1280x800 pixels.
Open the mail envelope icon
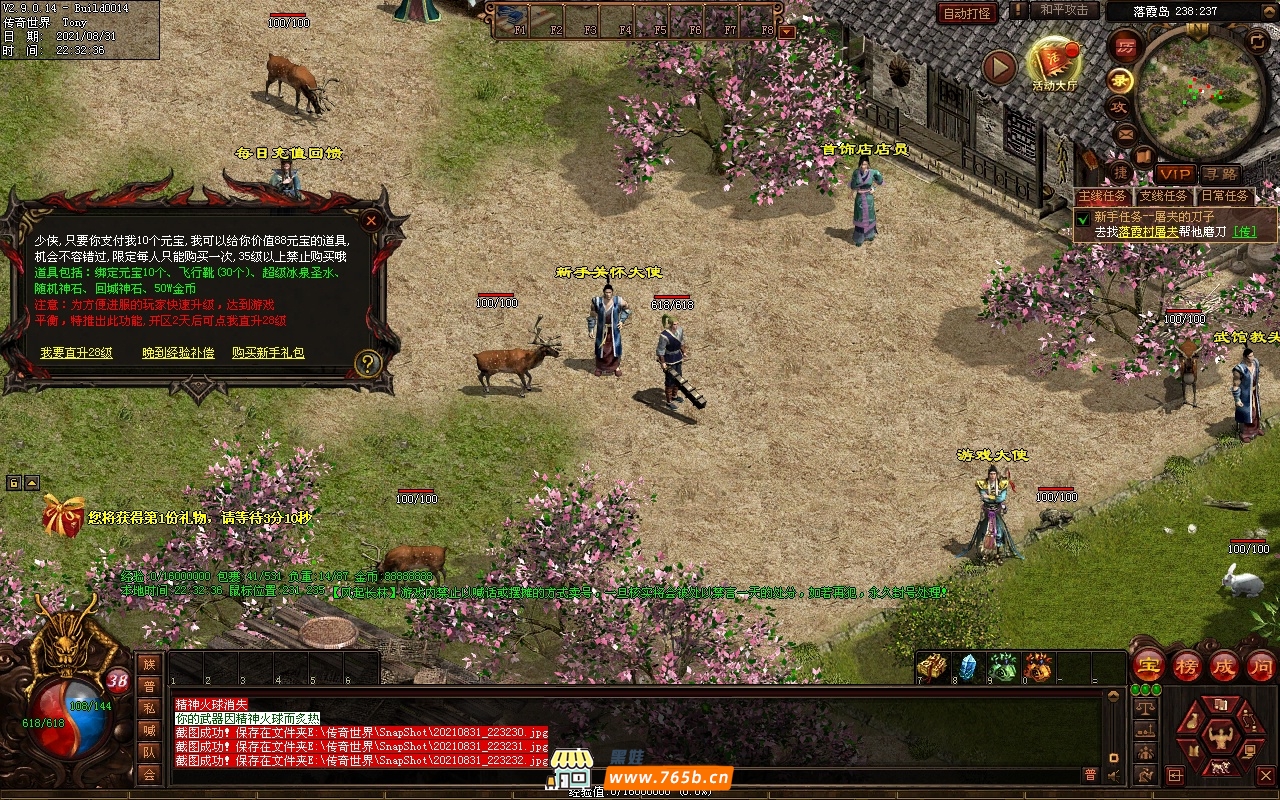[x=1125, y=133]
